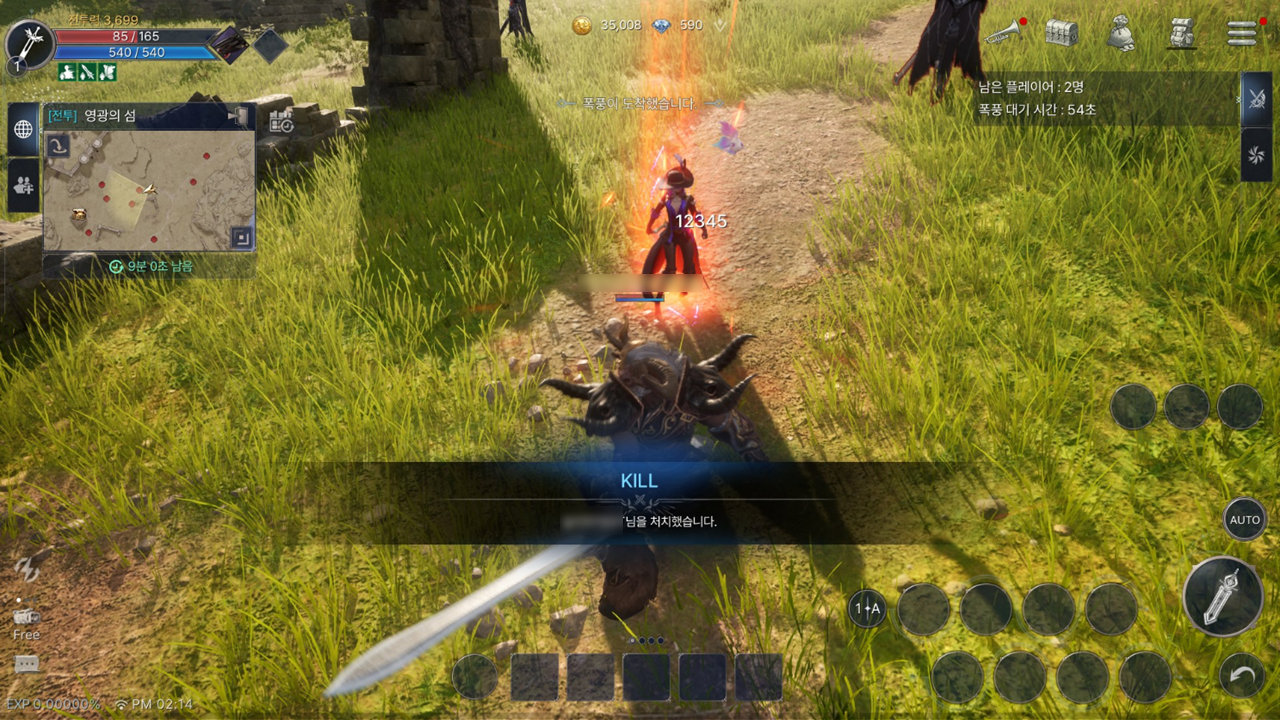Open the backpack inventory

coord(1181,33)
